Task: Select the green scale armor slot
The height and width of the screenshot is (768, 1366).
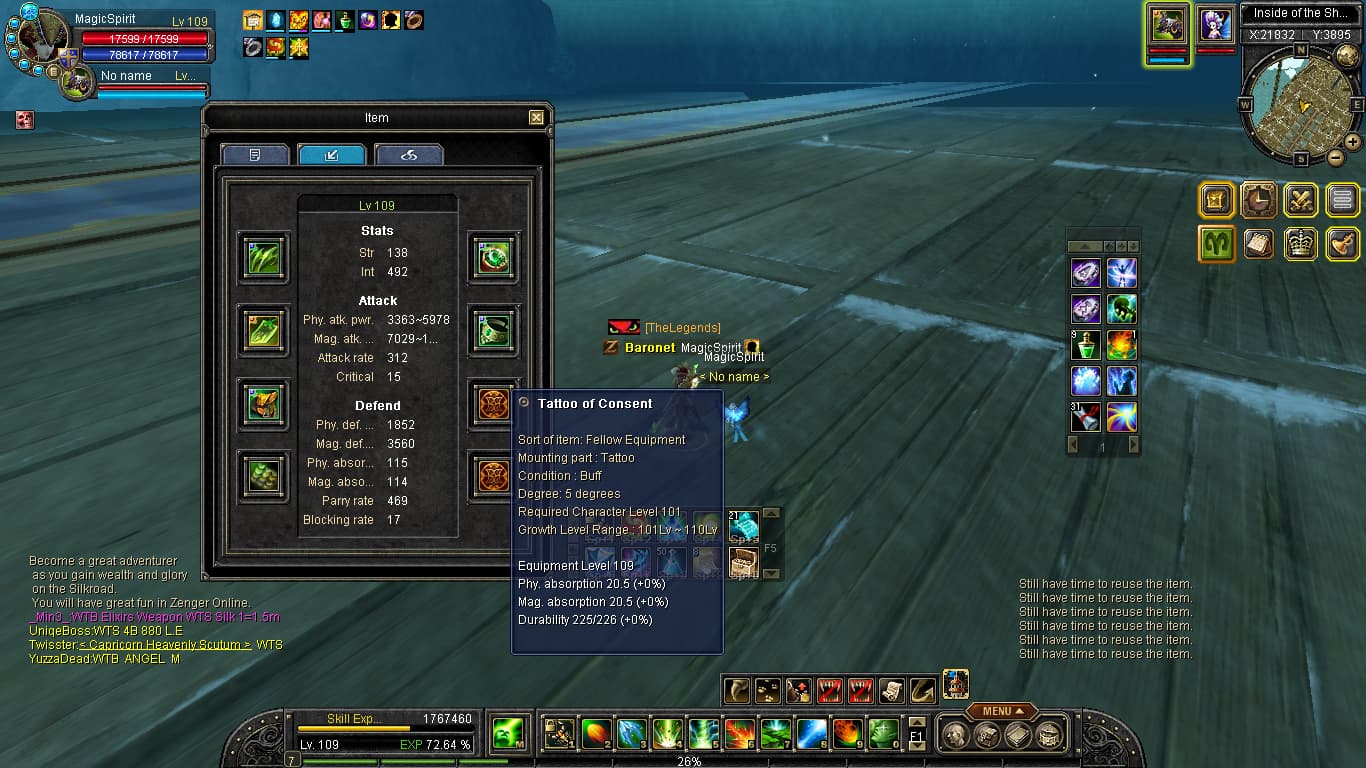Action: click(264, 477)
